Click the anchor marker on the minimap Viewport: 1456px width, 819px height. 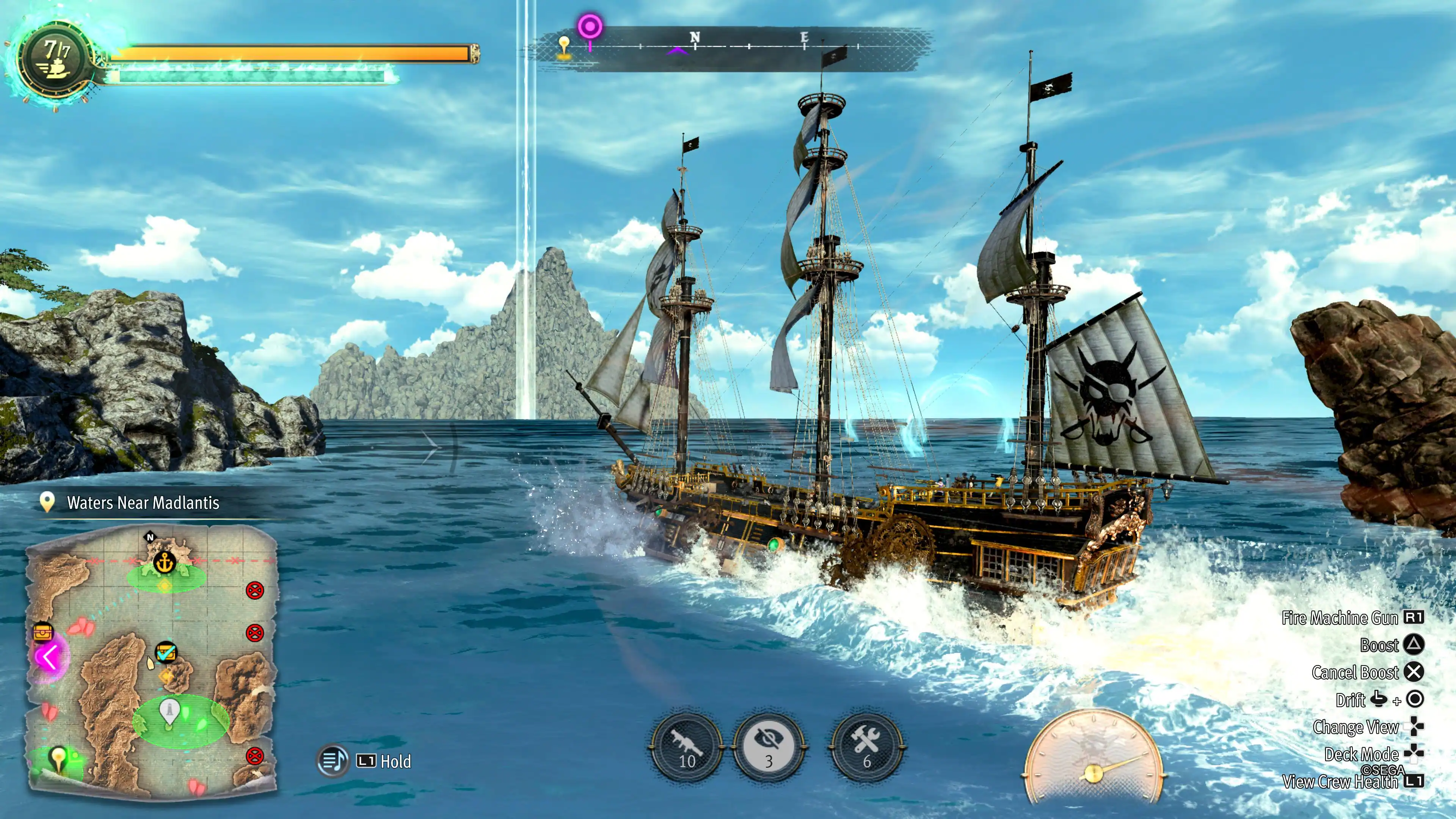(x=165, y=562)
